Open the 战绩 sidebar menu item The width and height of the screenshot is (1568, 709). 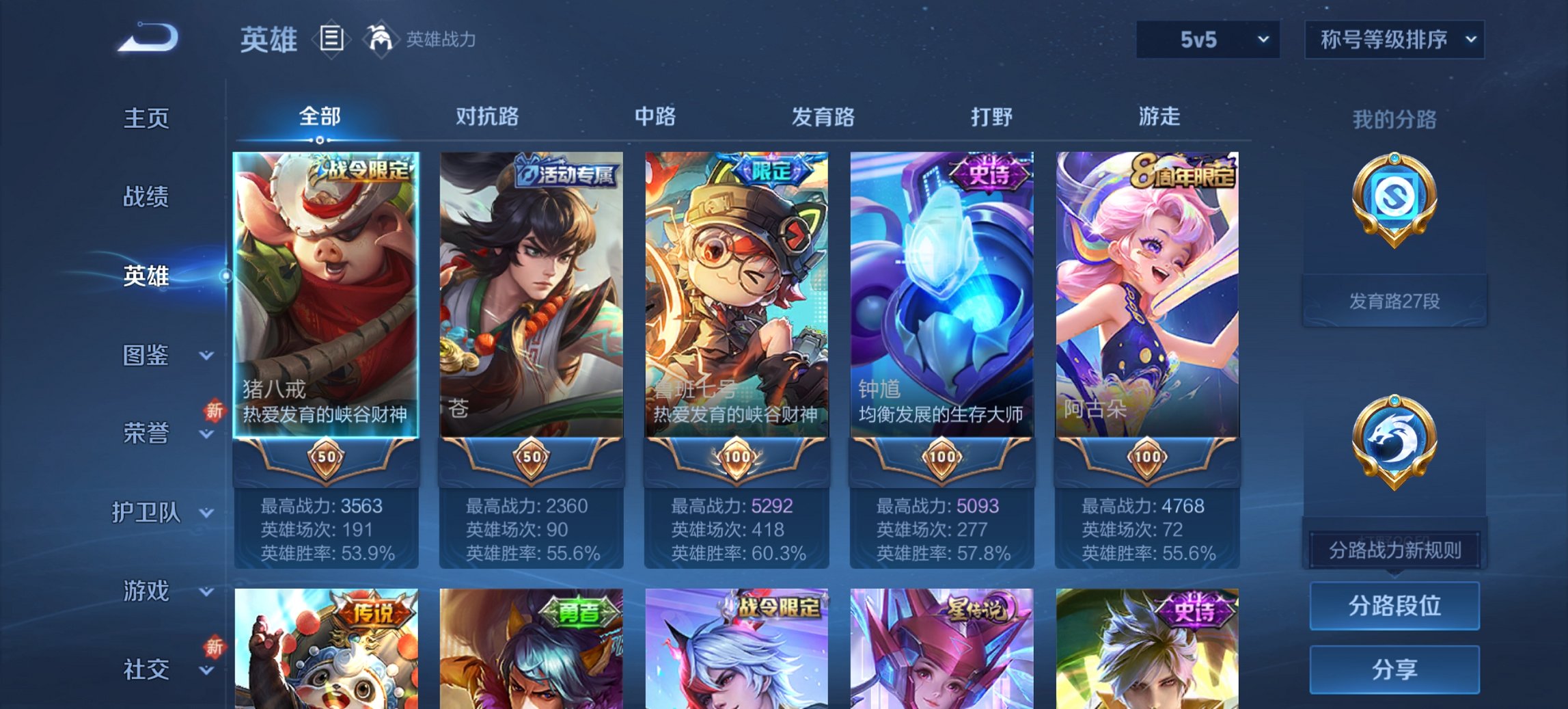tap(147, 197)
